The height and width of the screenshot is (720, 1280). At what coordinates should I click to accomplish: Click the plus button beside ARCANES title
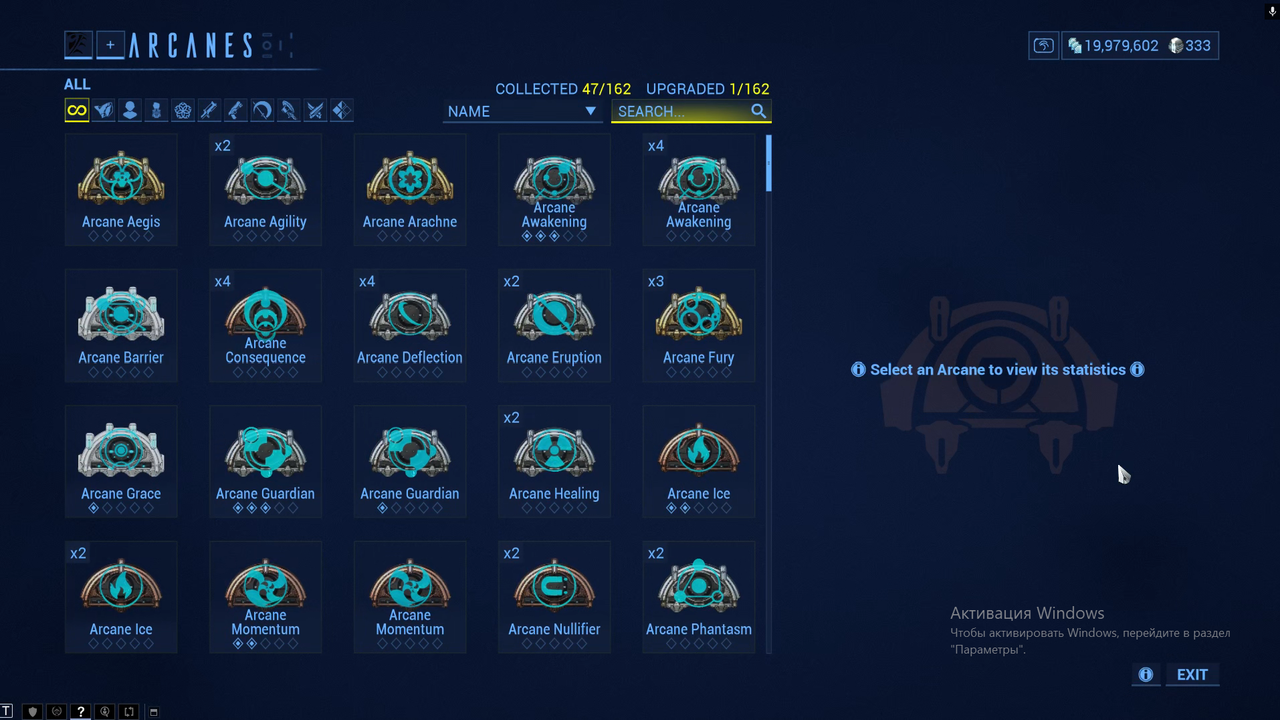pos(110,45)
